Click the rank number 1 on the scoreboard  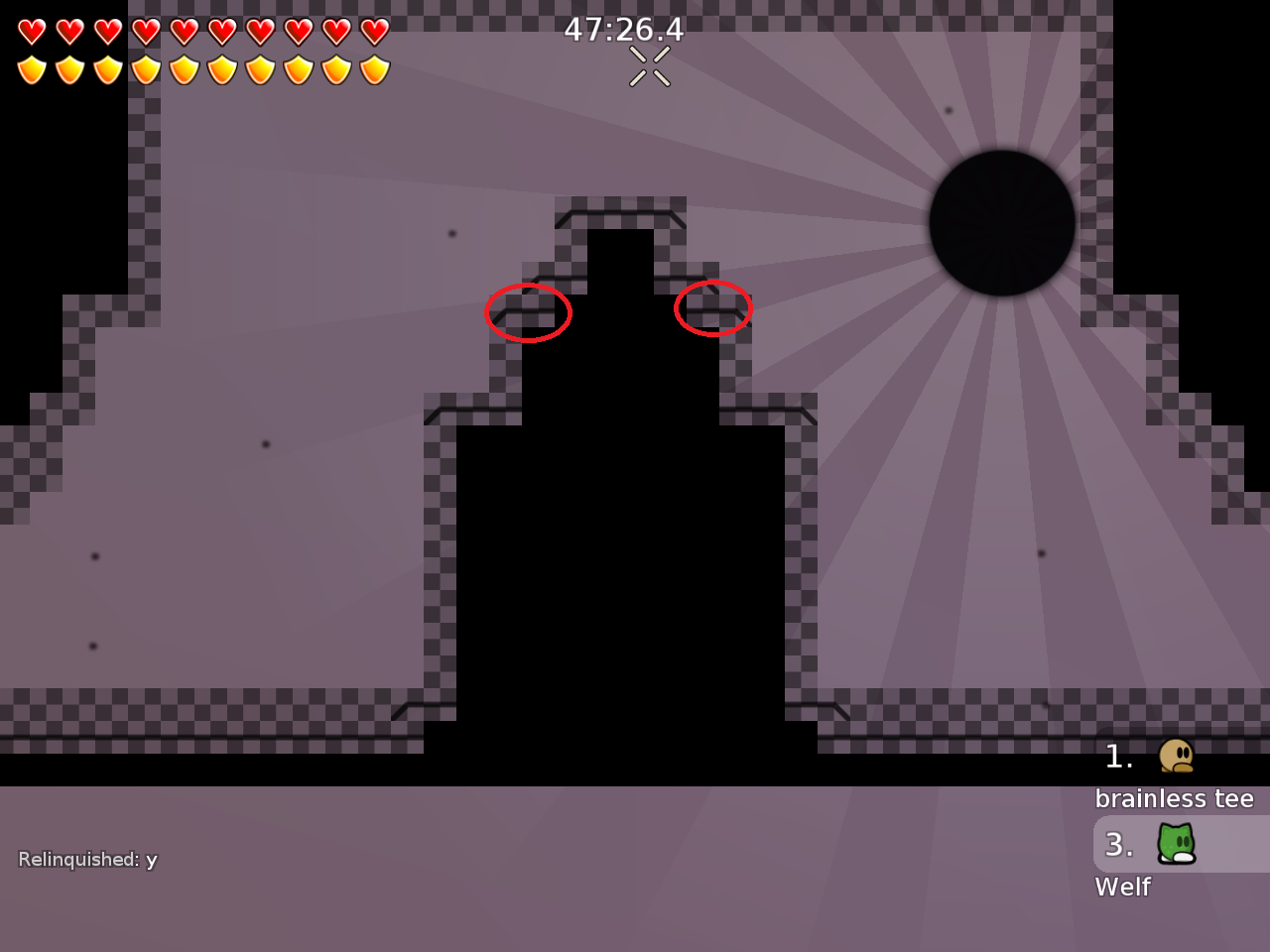1117,758
